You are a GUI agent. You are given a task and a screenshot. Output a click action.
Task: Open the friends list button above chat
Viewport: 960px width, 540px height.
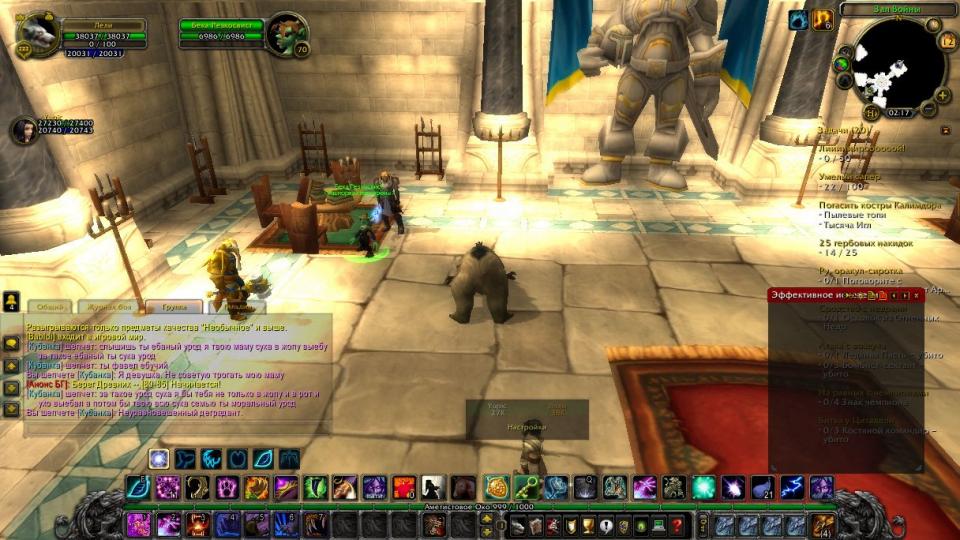[11, 300]
